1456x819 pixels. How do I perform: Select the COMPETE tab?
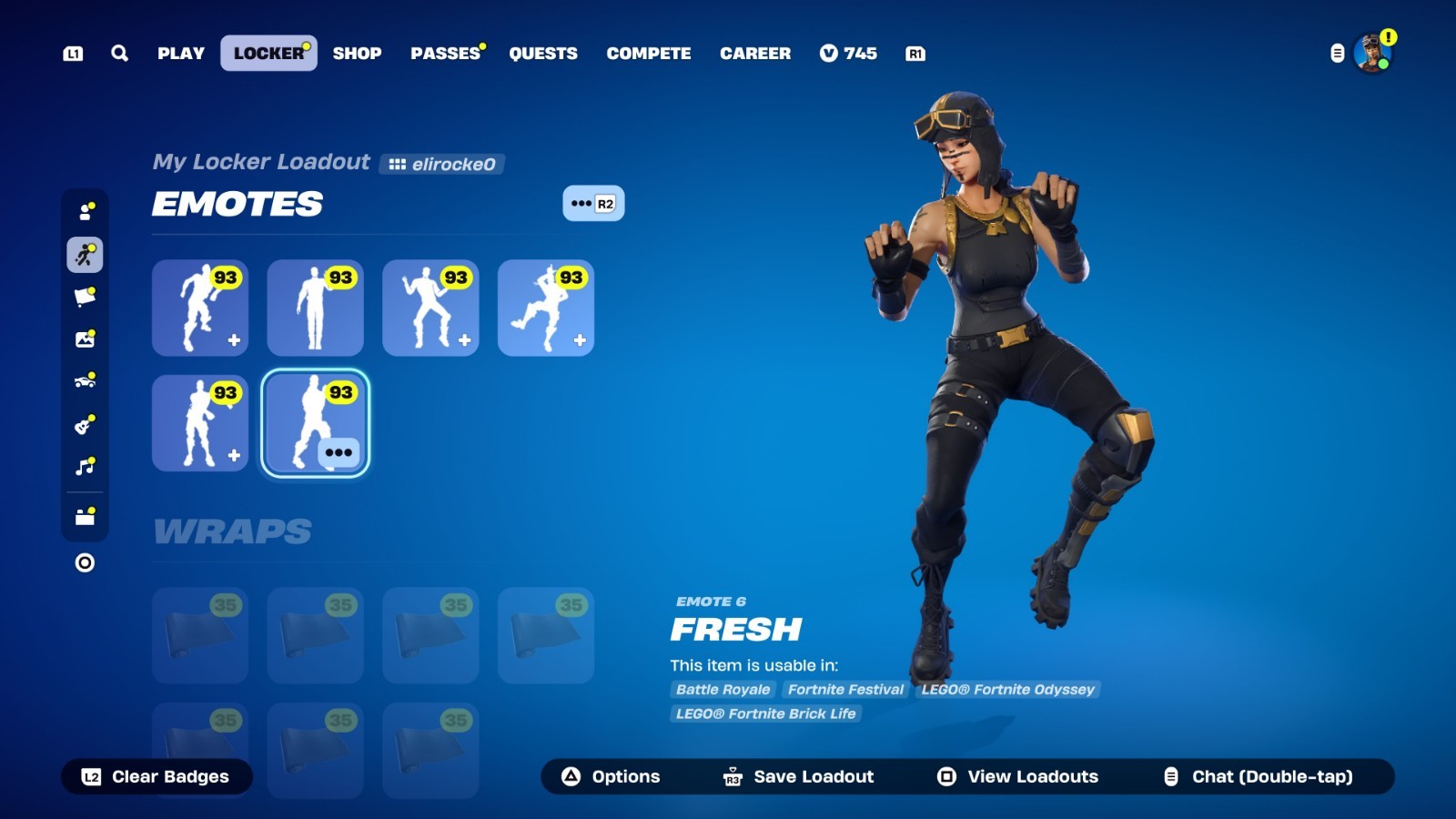pyautogui.click(x=649, y=54)
